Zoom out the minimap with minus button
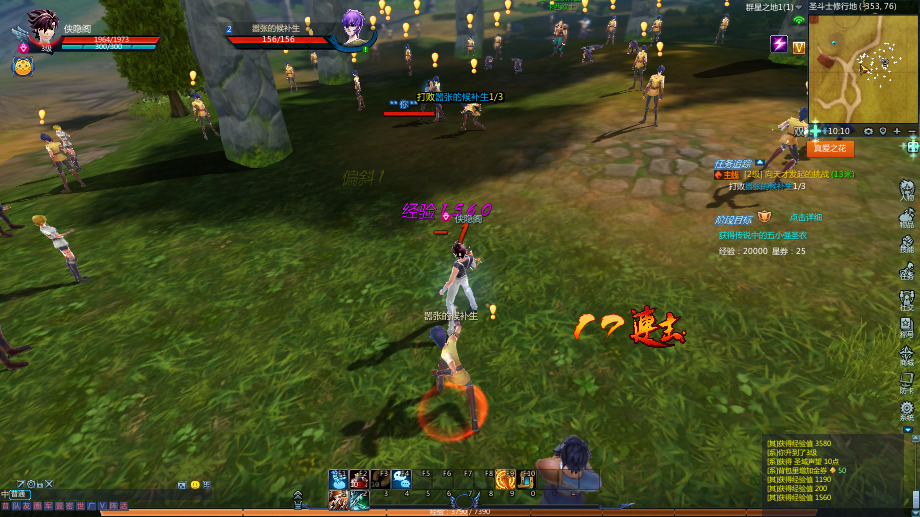The width and height of the screenshot is (920, 517). coord(911,131)
